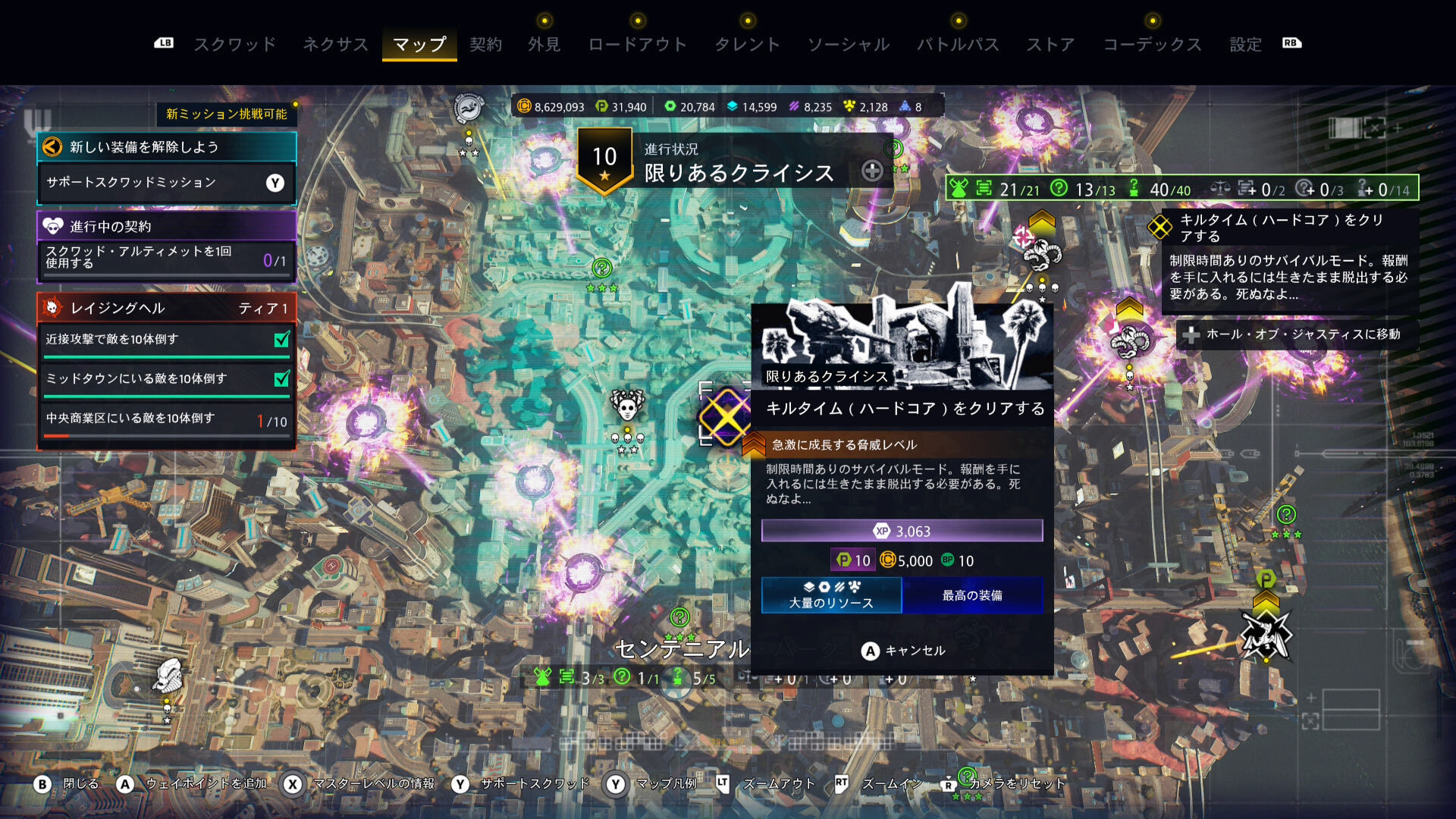Image resolution: width=1456 pixels, height=819 pixels.
Task: Click the skull mask mission marker
Action: tap(627, 407)
